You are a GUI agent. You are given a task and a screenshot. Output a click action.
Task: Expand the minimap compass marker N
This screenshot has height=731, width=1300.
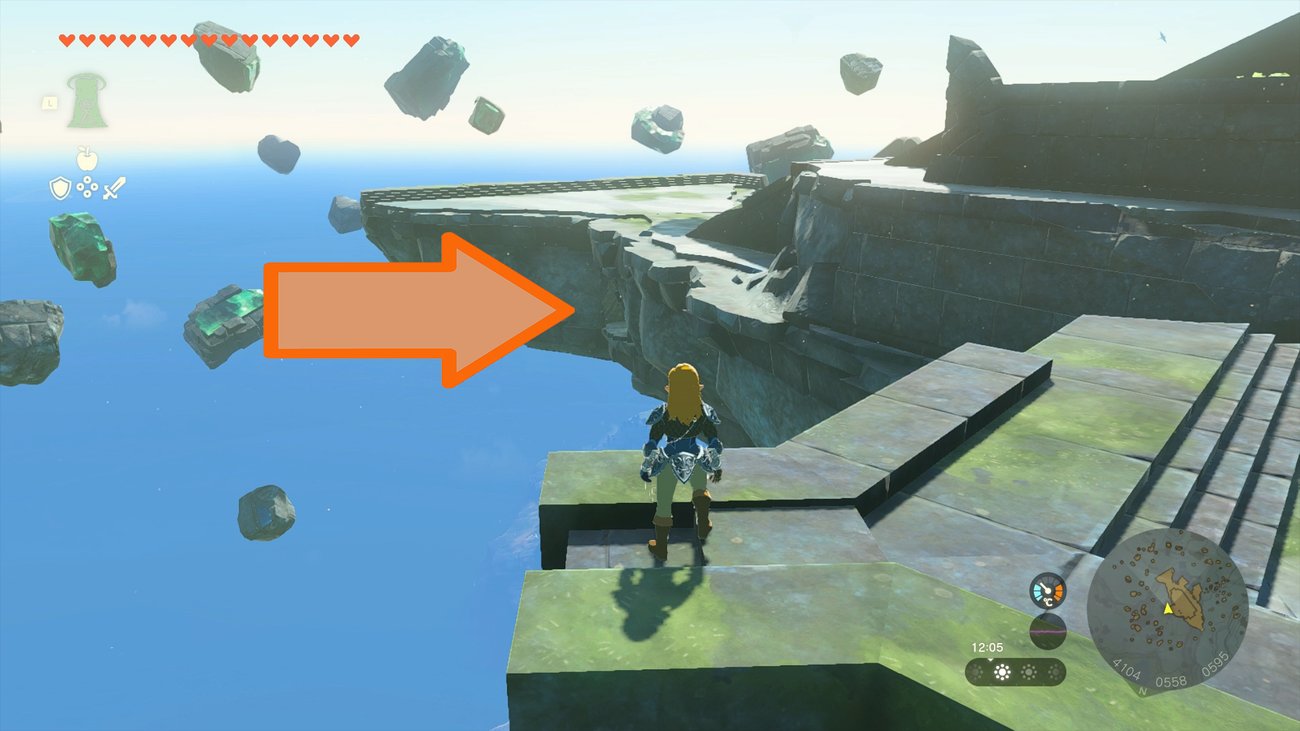point(1142,691)
